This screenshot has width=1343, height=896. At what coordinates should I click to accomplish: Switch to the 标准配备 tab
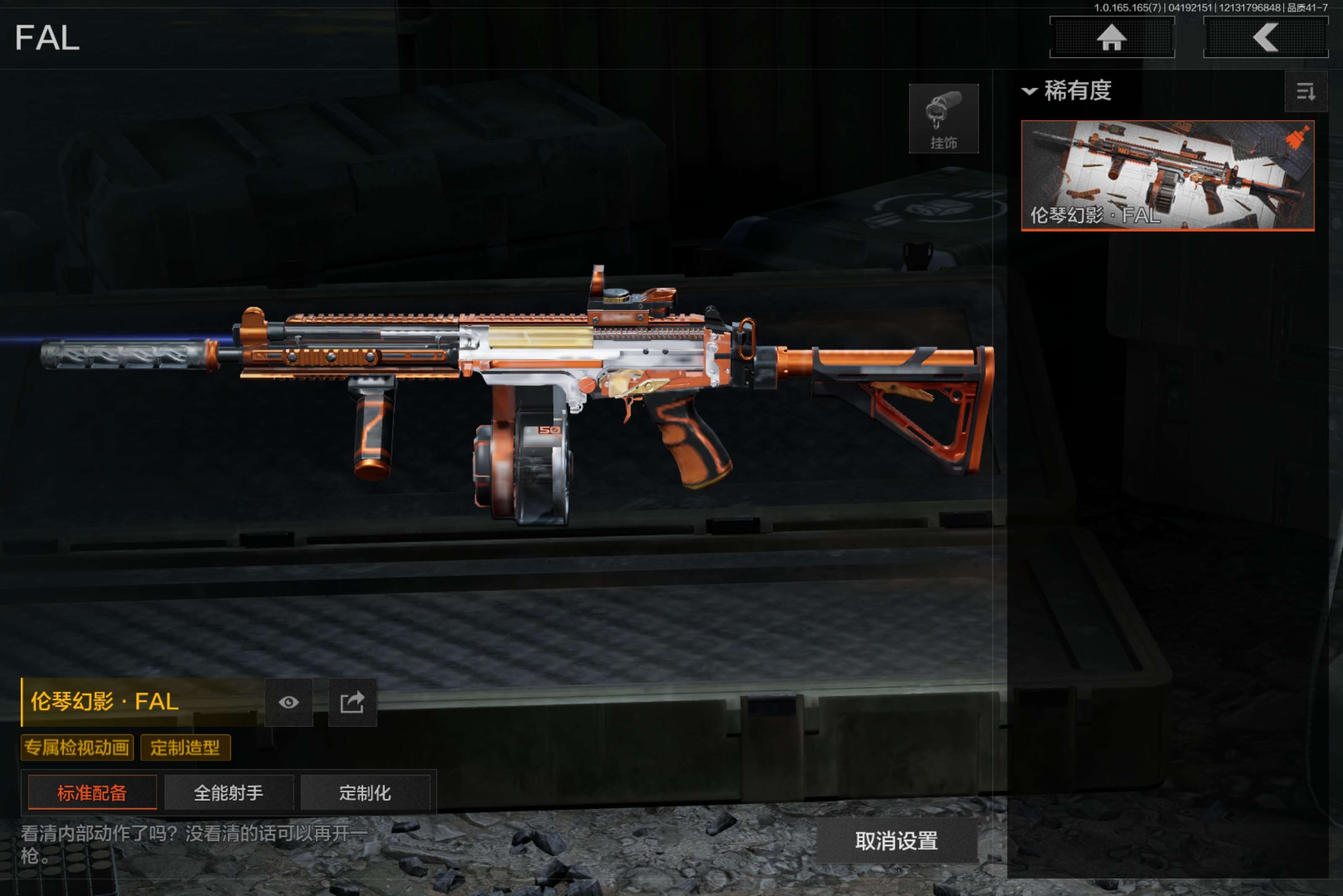click(x=92, y=792)
